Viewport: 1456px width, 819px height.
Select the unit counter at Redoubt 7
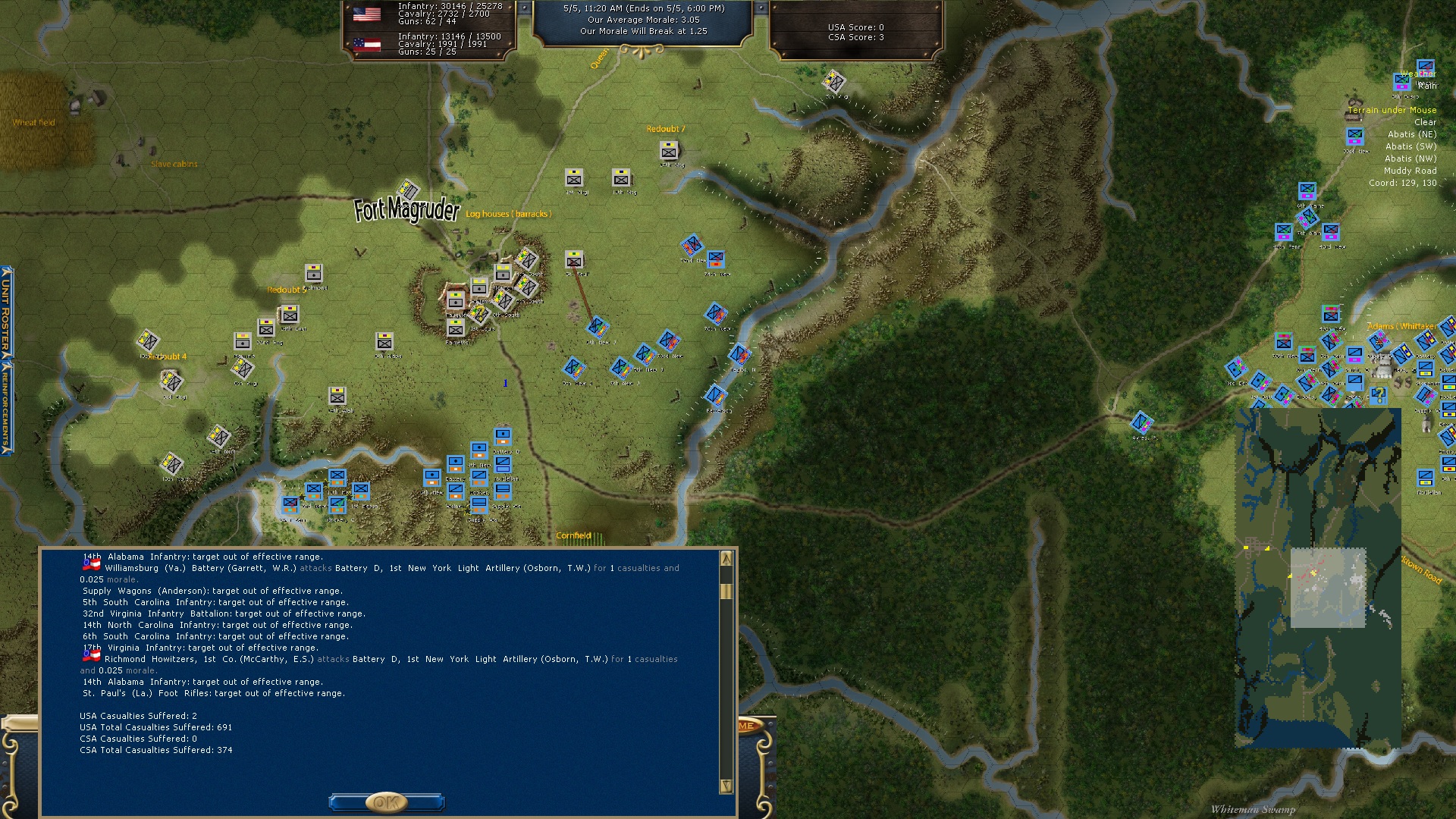pyautogui.click(x=668, y=150)
